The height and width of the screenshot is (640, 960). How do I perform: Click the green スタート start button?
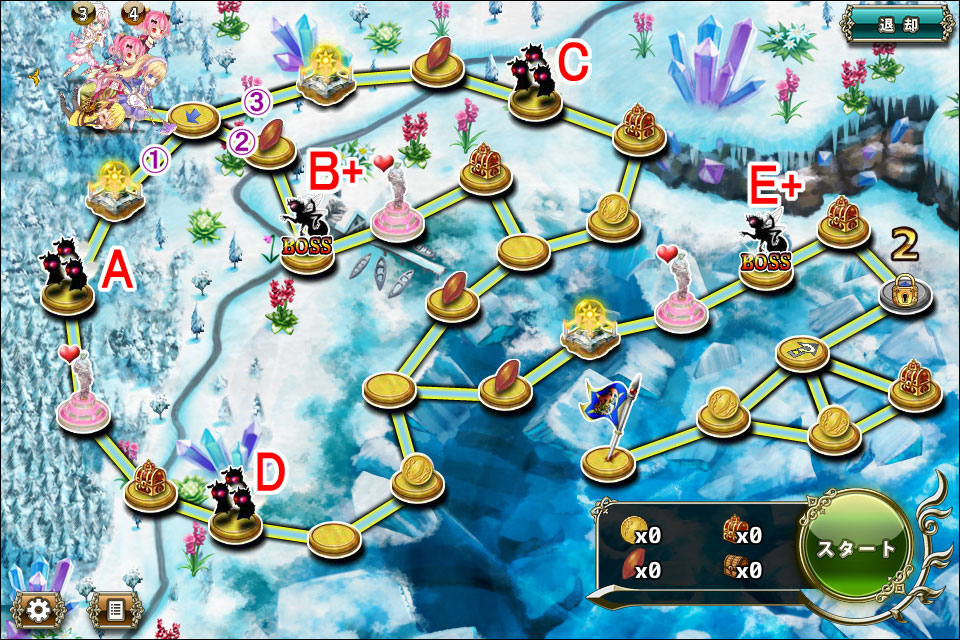[x=857, y=548]
